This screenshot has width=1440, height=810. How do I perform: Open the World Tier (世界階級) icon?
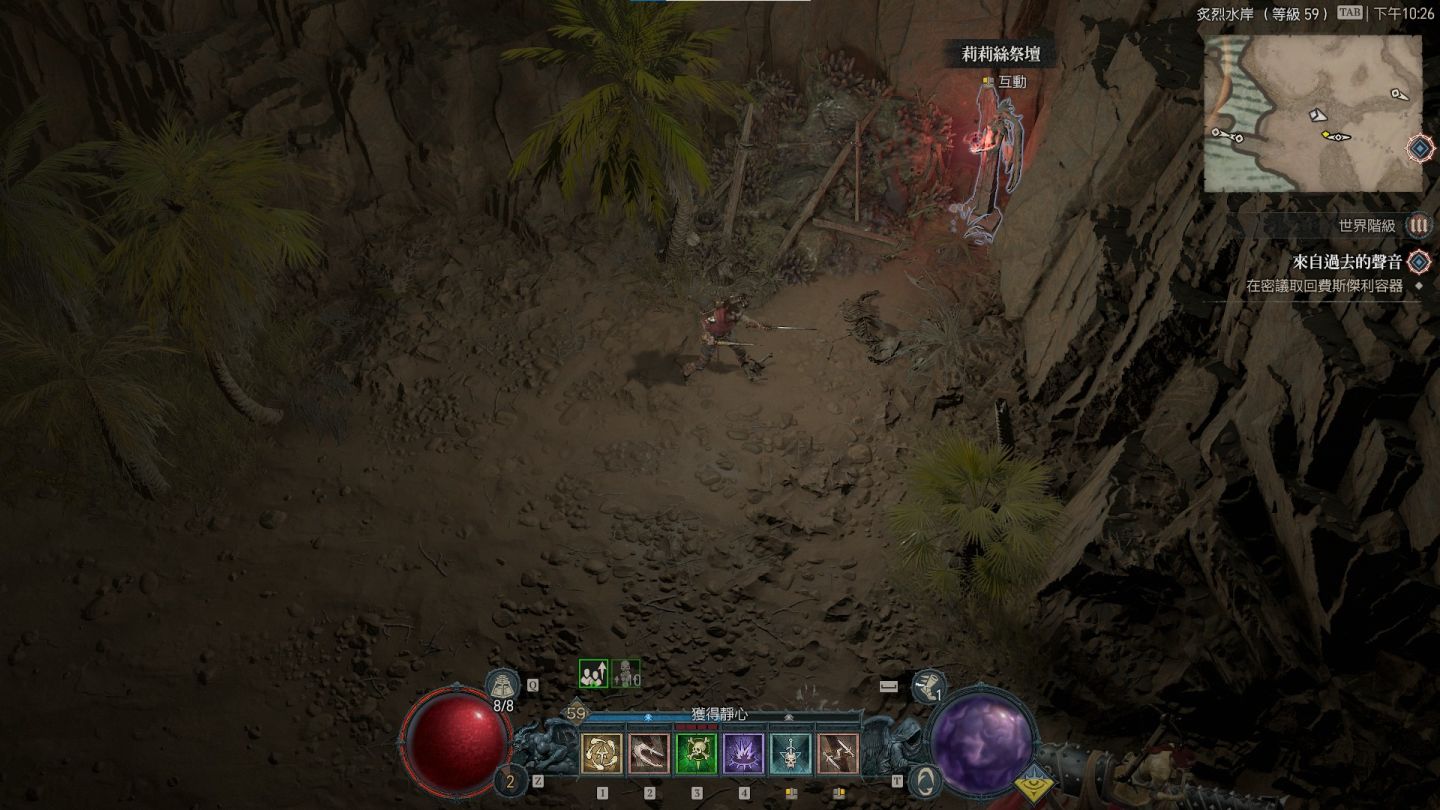point(1418,226)
